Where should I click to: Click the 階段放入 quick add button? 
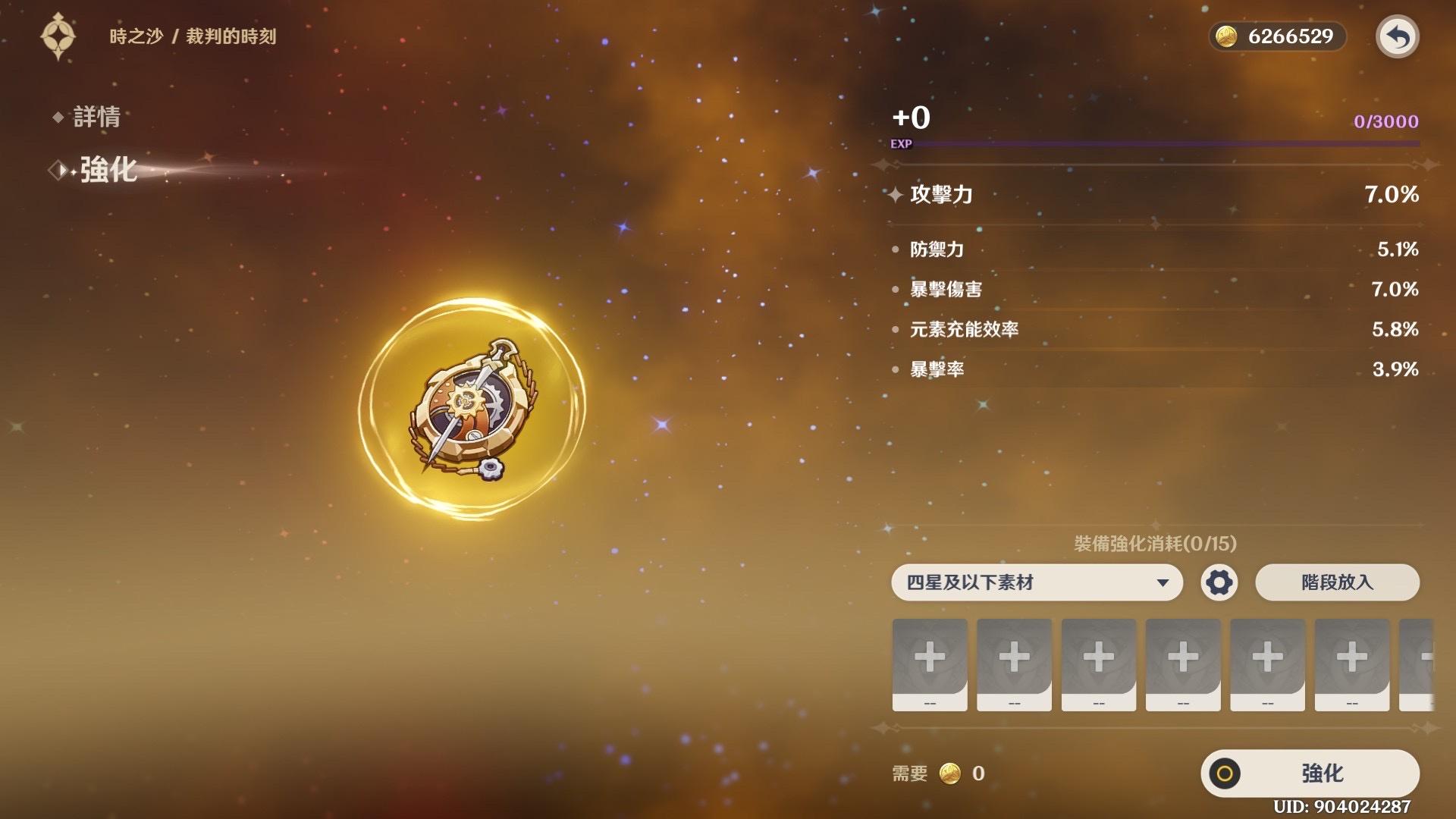(1337, 582)
